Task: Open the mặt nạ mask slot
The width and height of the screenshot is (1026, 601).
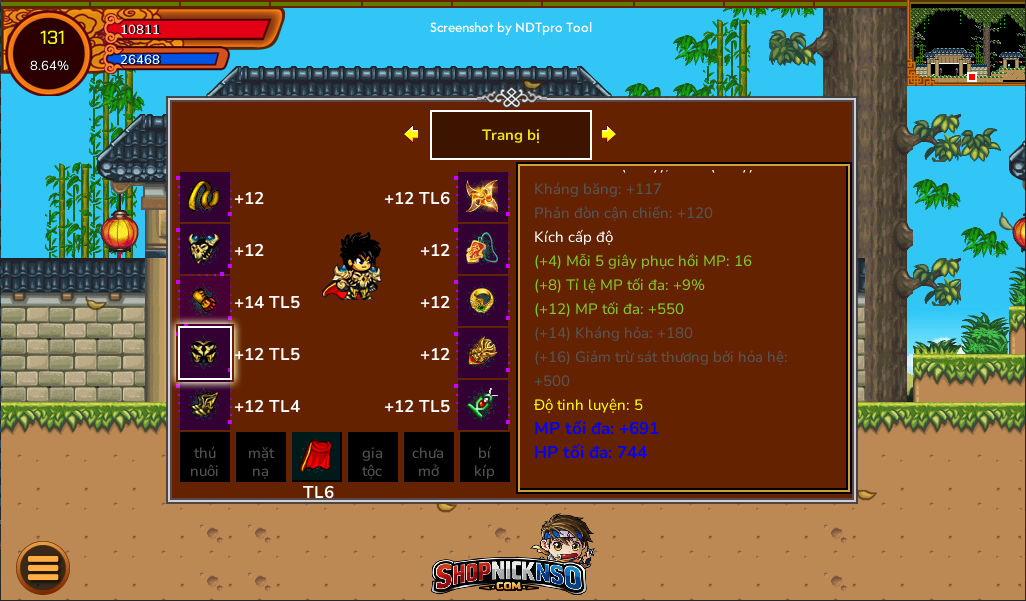Action: [261, 458]
